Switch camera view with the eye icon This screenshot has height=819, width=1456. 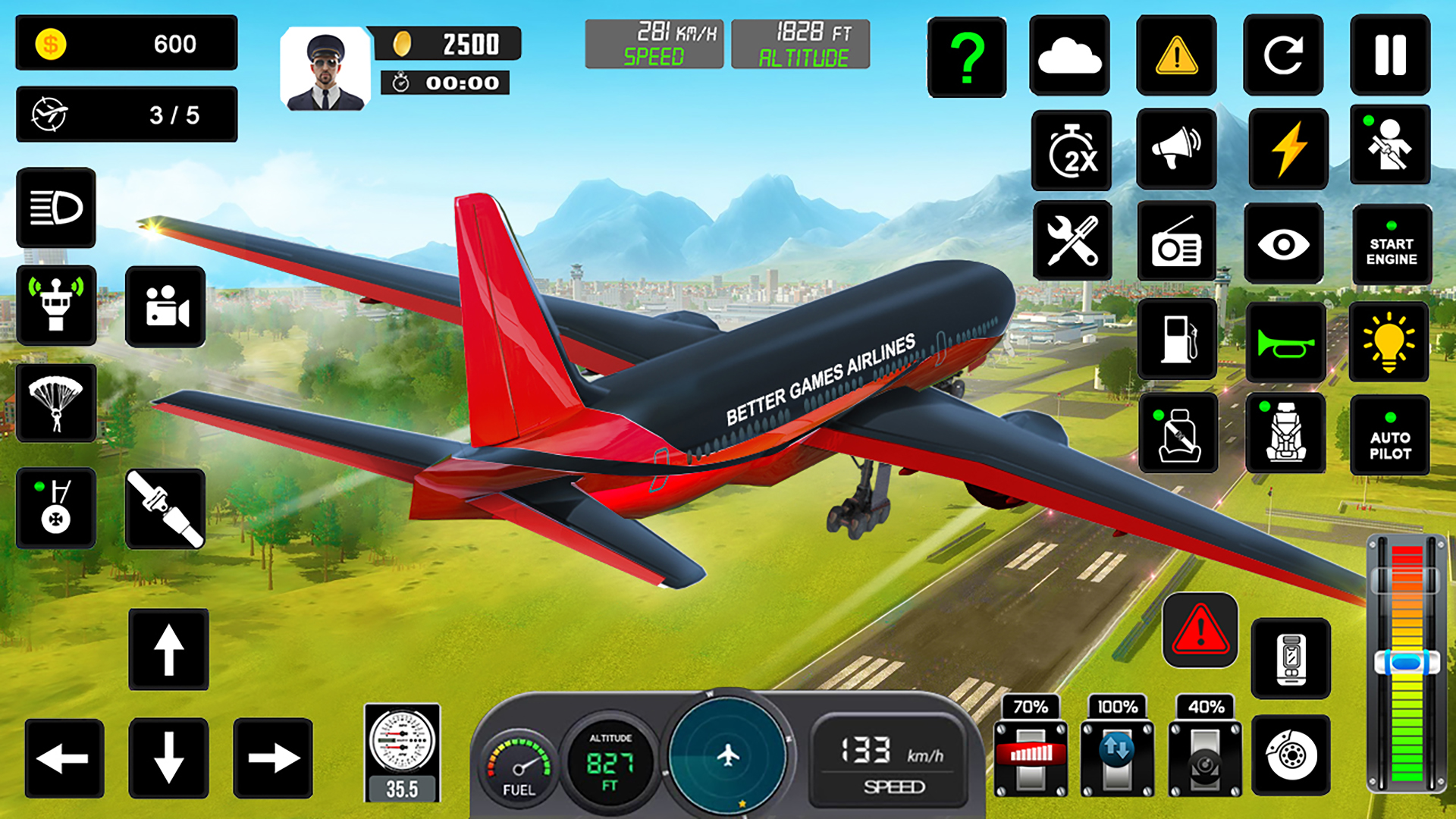click(1283, 241)
